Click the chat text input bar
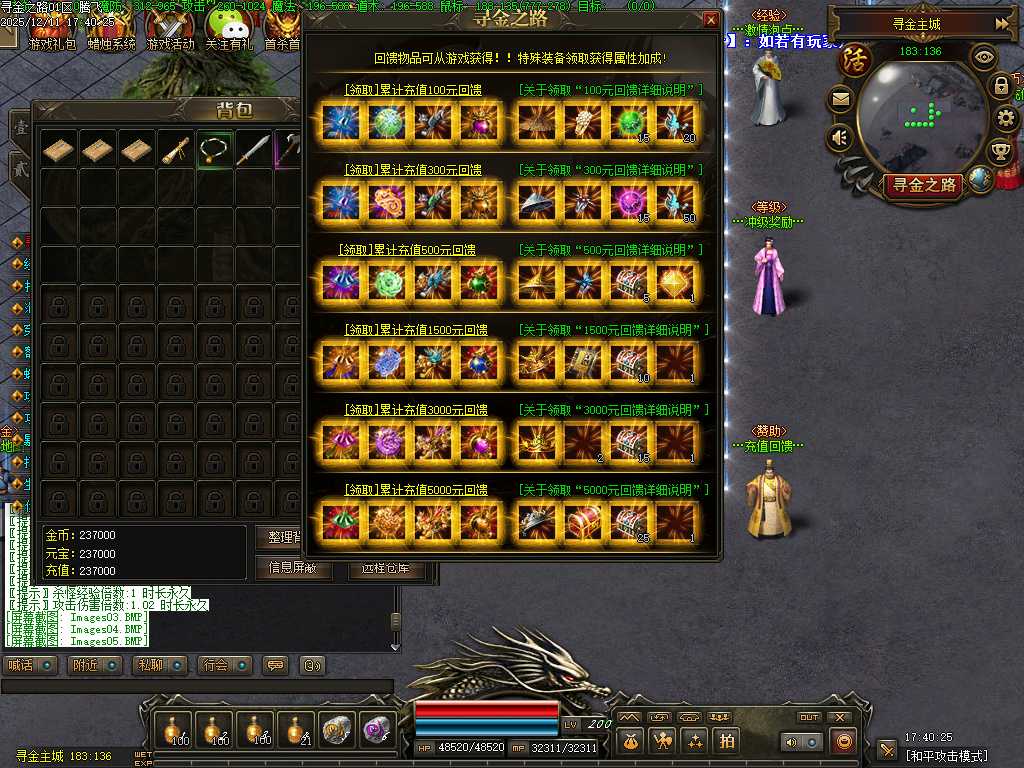The image size is (1024, 768). (197, 686)
